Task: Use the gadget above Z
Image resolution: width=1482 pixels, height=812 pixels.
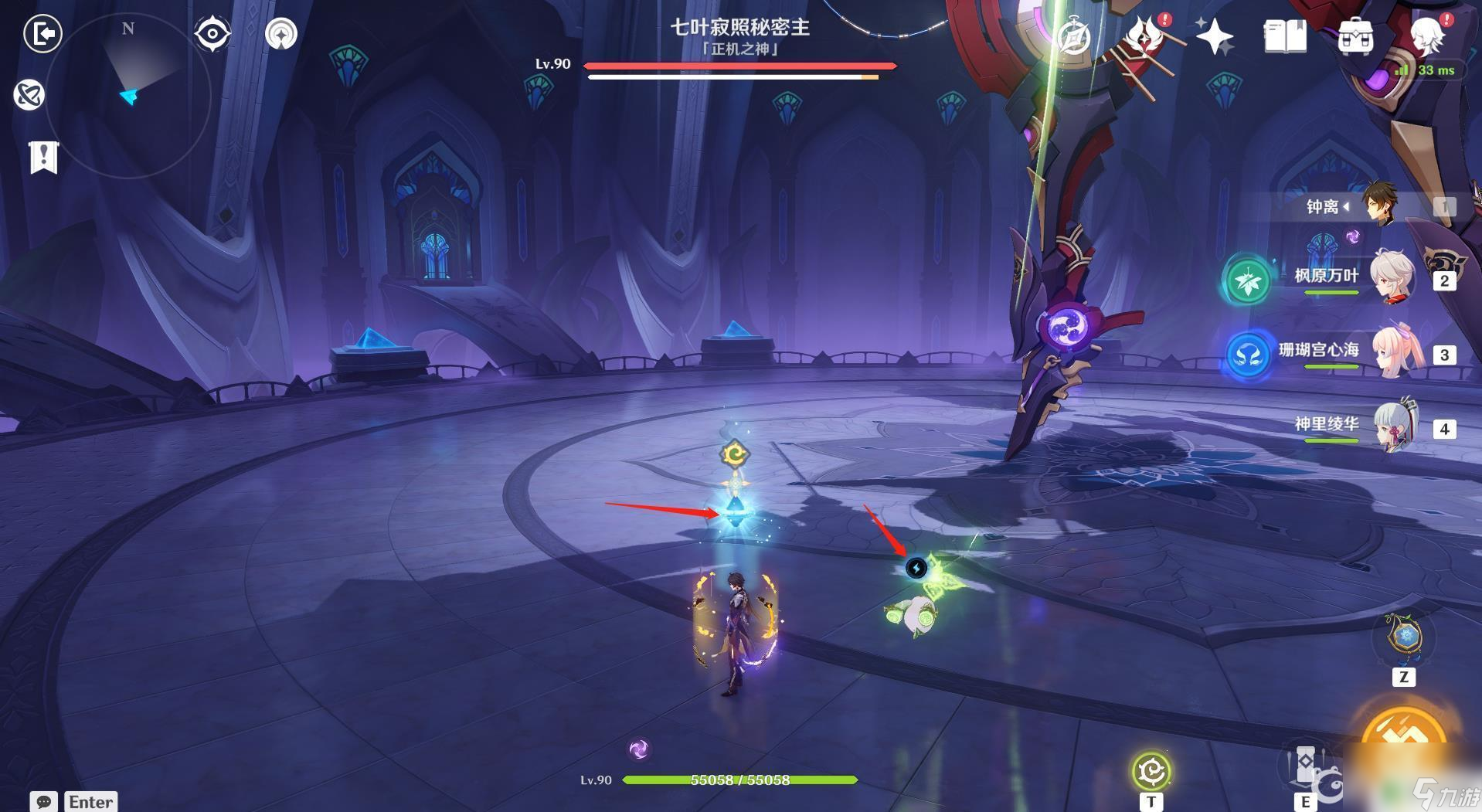Action: [x=1404, y=638]
